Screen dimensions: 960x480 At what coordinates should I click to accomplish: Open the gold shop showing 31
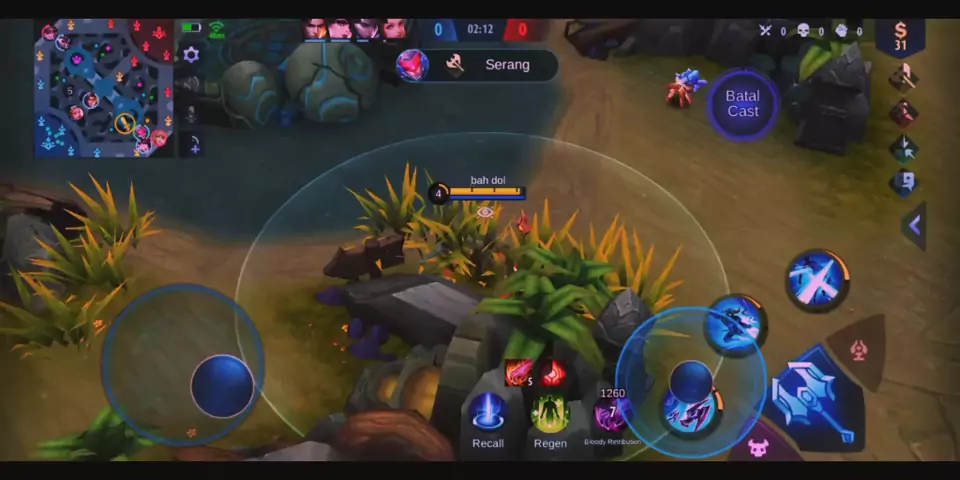900,37
